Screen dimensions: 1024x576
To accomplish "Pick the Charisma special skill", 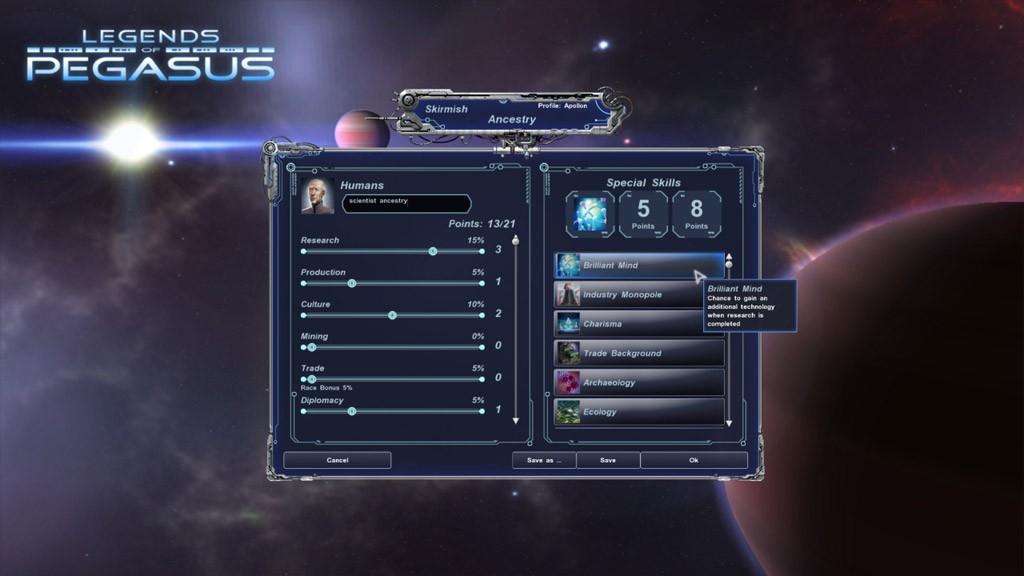I will [x=639, y=324].
